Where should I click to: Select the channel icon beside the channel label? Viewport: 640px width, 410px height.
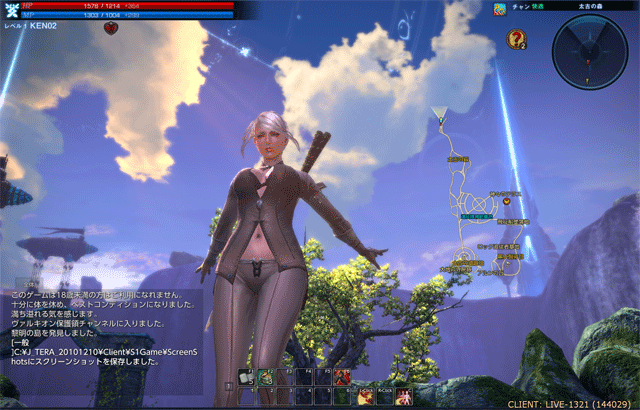(499, 8)
